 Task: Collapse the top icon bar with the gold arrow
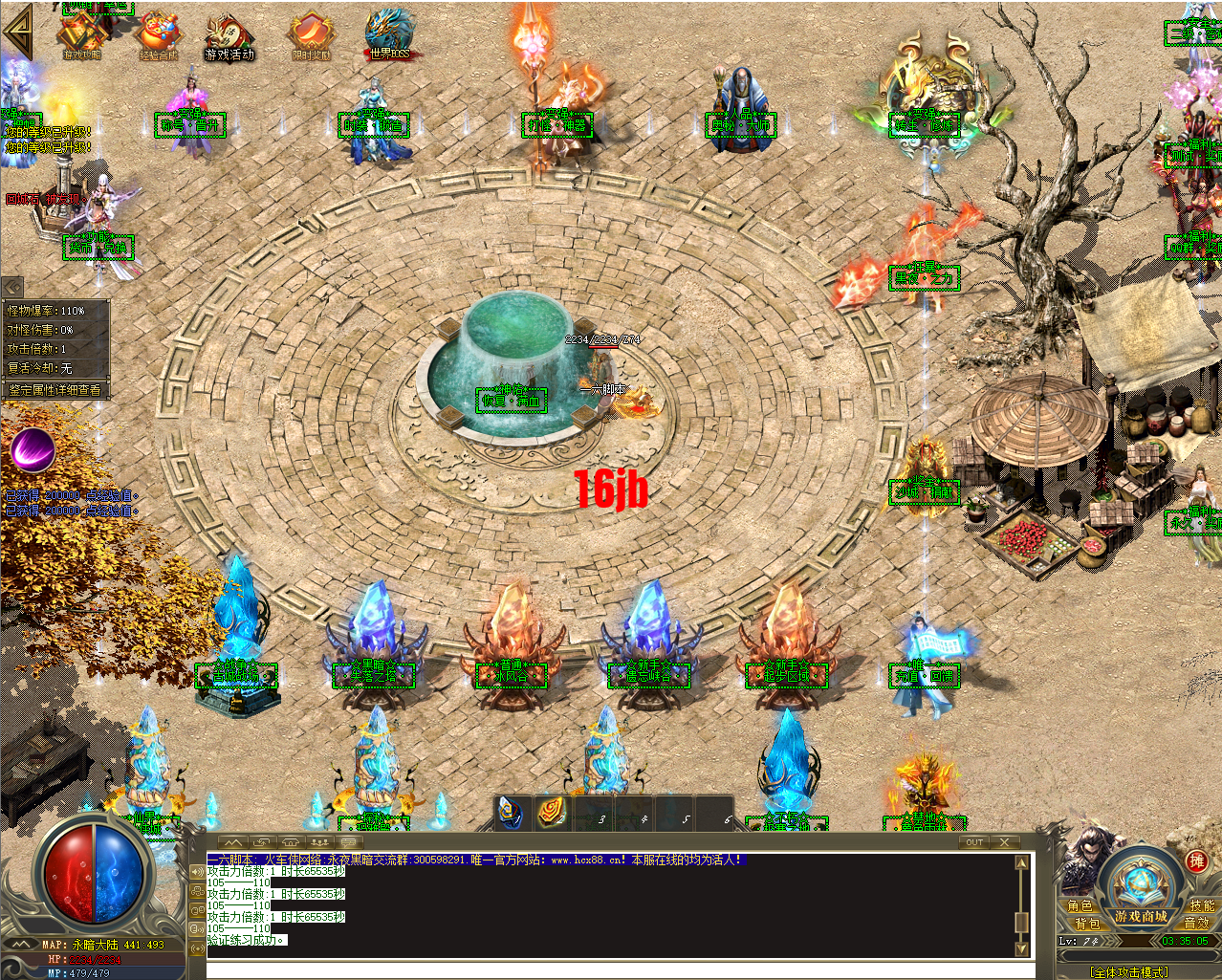[x=18, y=32]
